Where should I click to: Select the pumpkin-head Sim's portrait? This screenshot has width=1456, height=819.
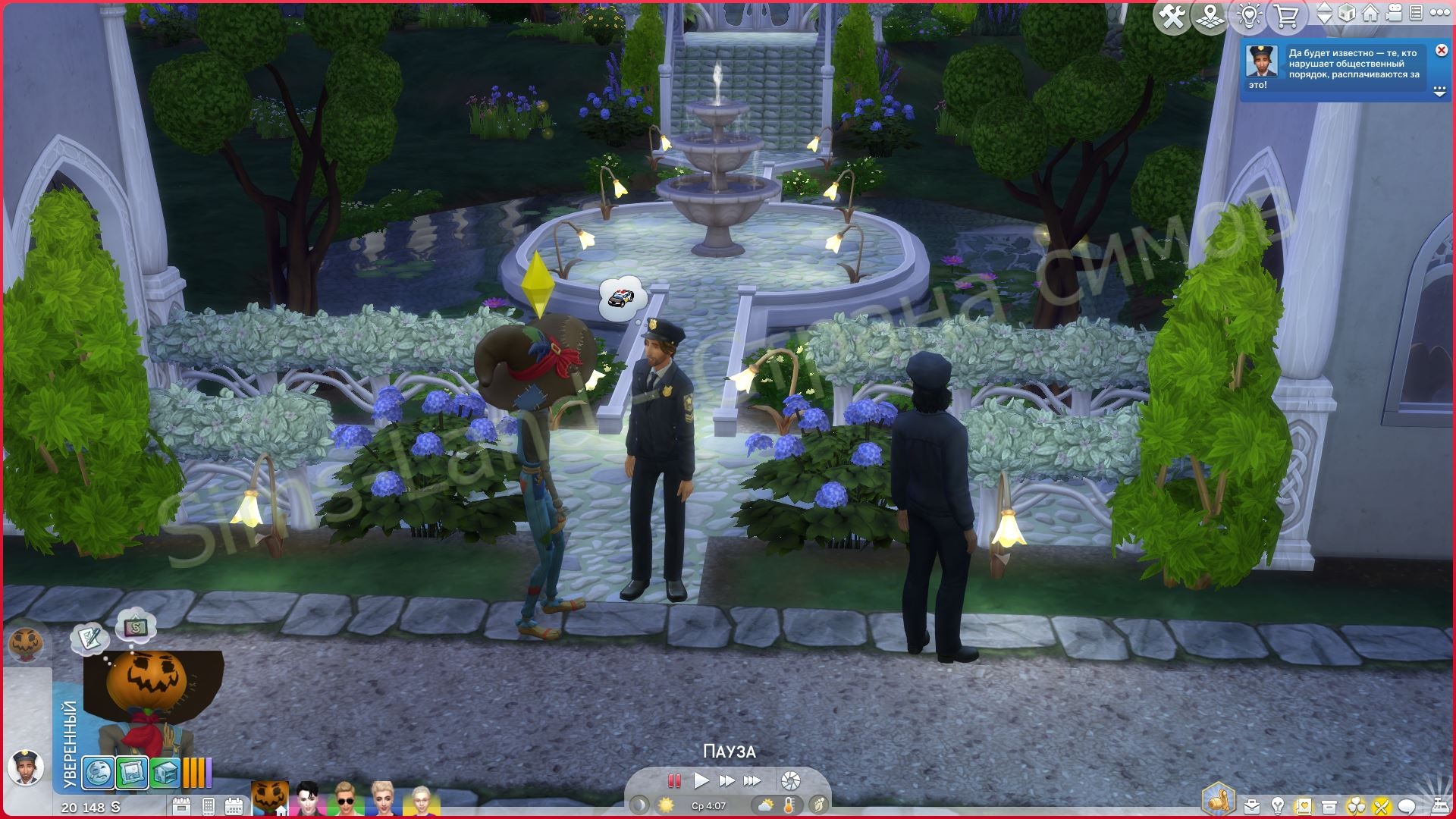pos(269,795)
